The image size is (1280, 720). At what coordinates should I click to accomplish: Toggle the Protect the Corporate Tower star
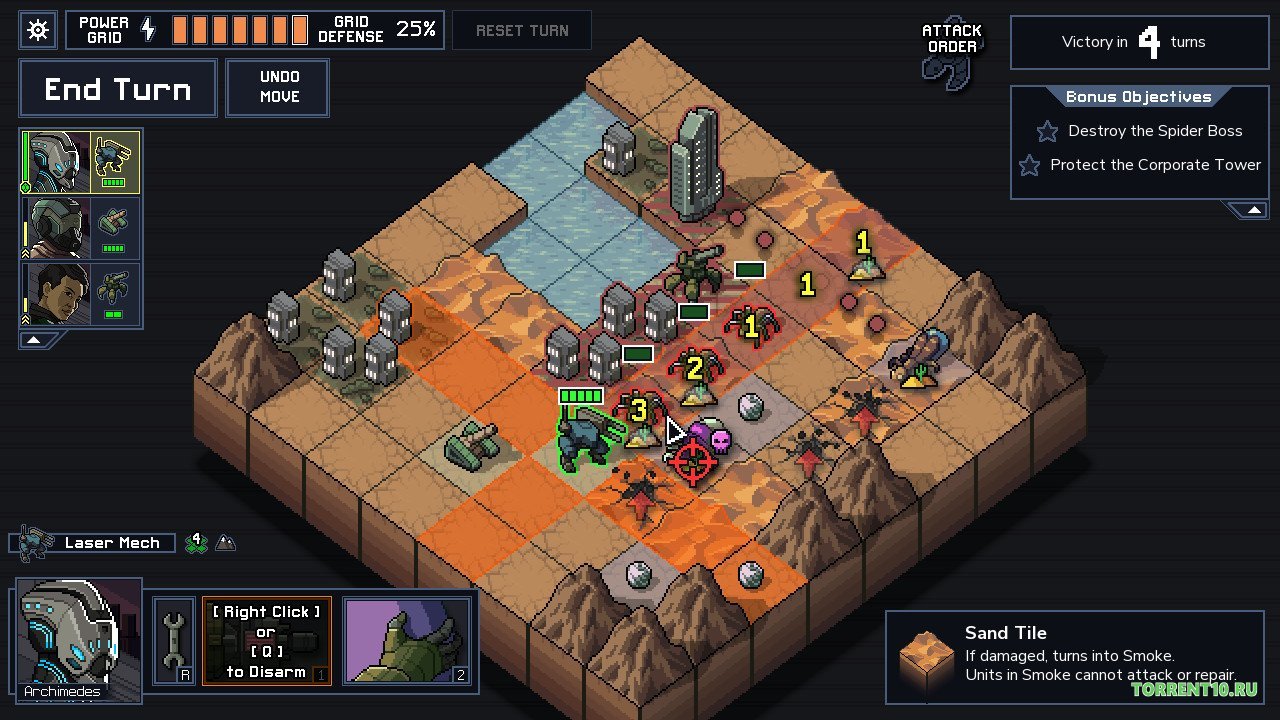point(1029,165)
